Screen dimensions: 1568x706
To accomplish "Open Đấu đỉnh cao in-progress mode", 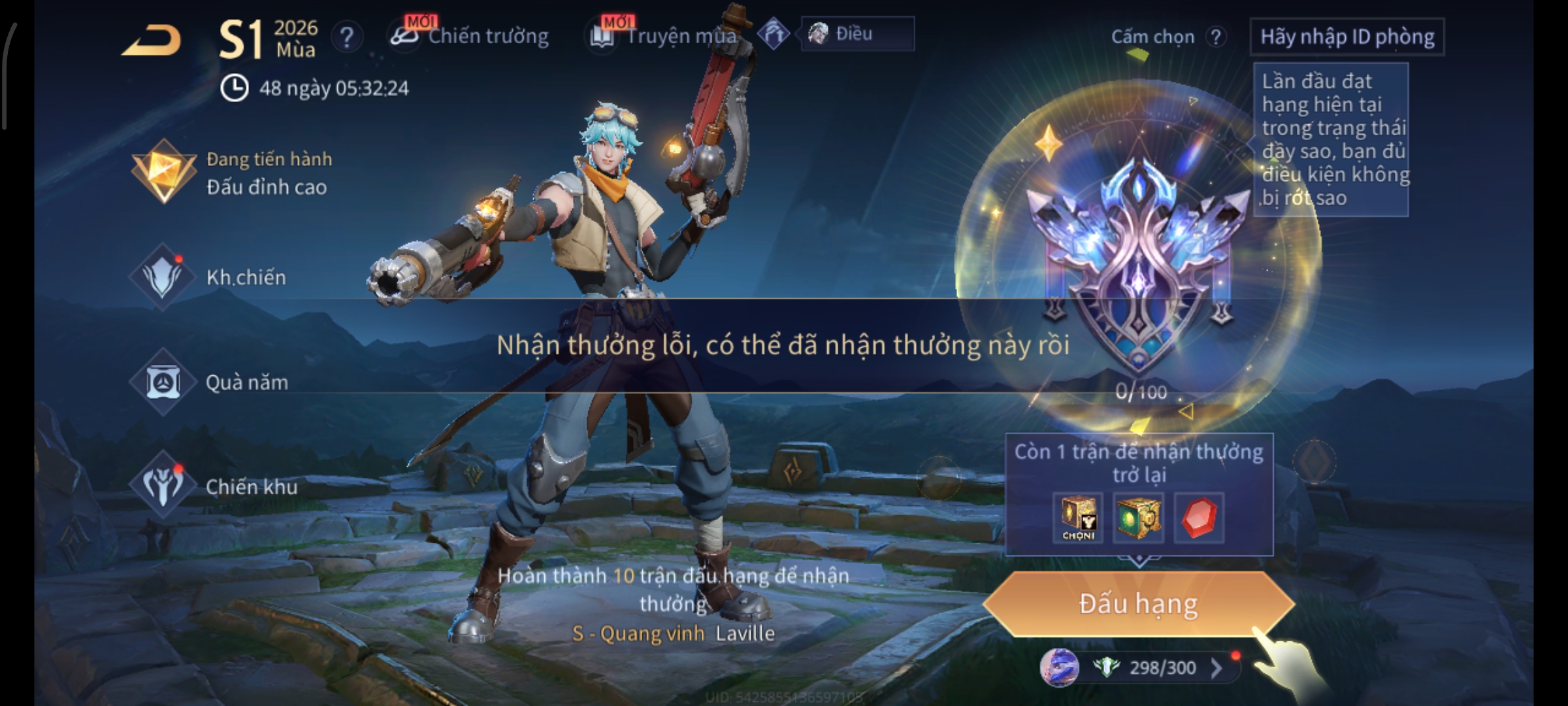I will [x=235, y=173].
